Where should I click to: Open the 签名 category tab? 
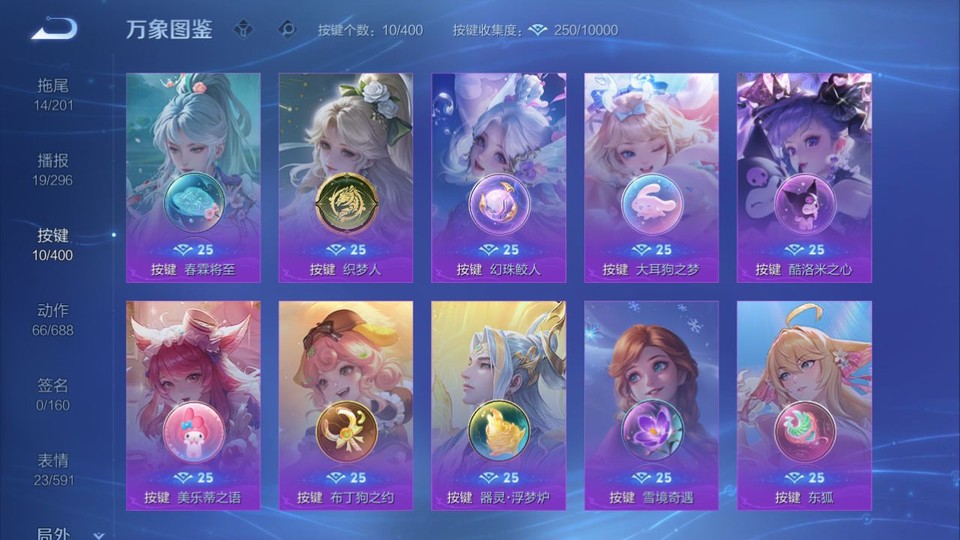[53, 395]
